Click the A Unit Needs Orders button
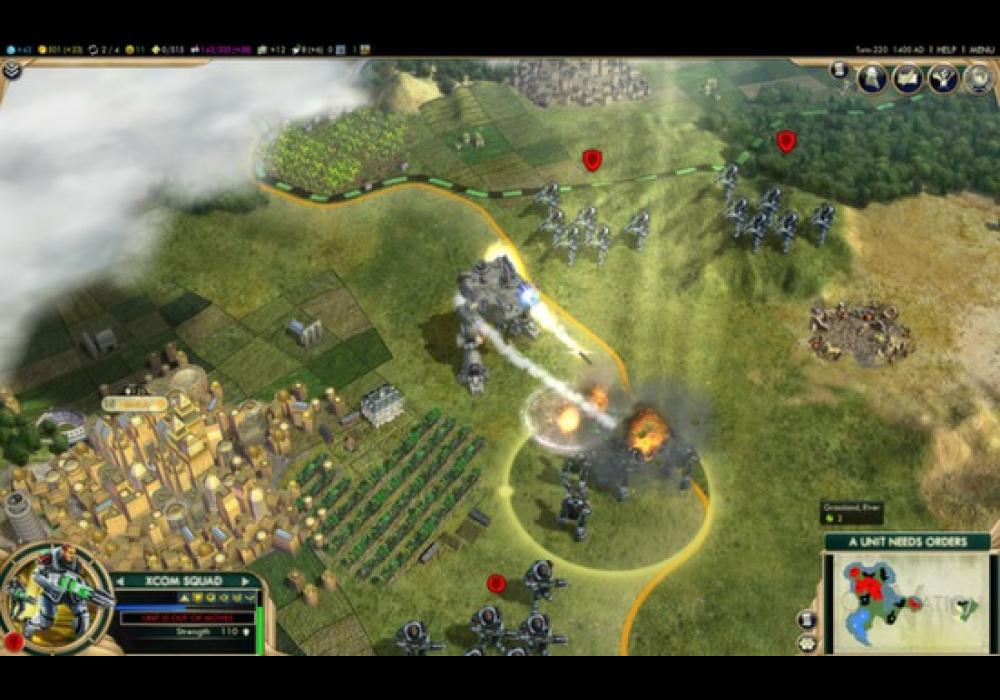 907,542
